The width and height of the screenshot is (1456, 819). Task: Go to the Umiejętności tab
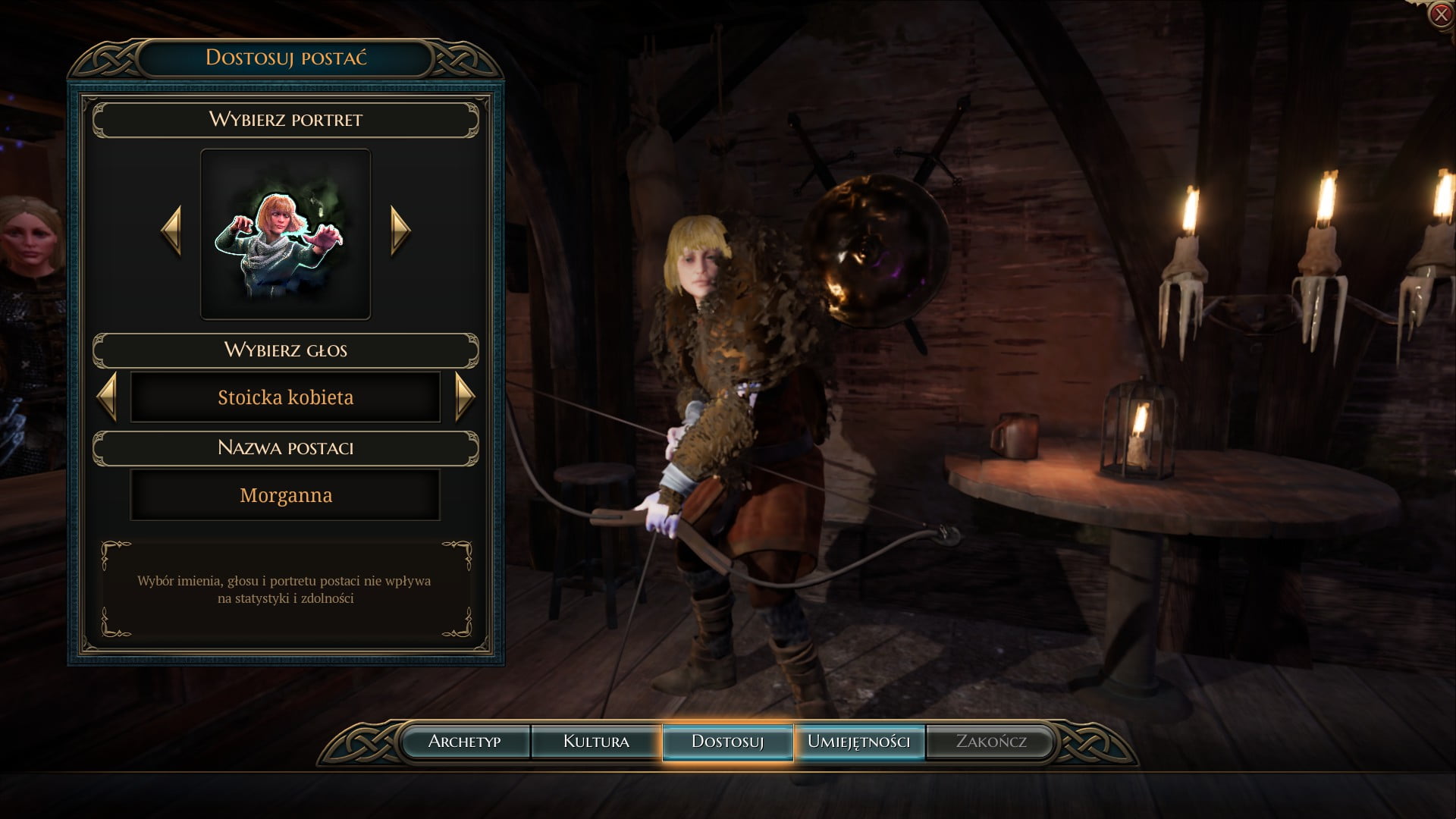(858, 742)
